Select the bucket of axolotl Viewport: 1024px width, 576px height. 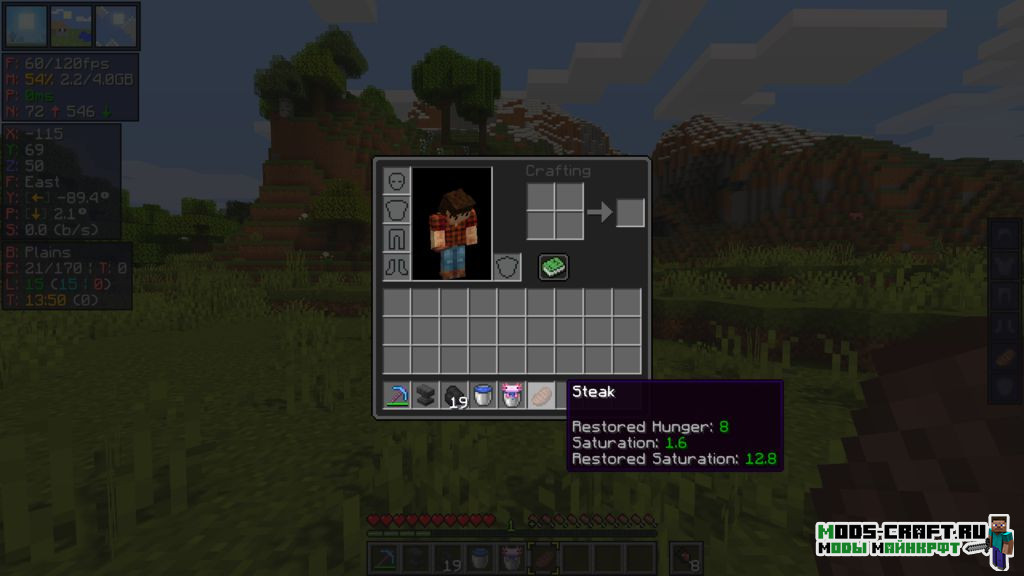(x=513, y=395)
